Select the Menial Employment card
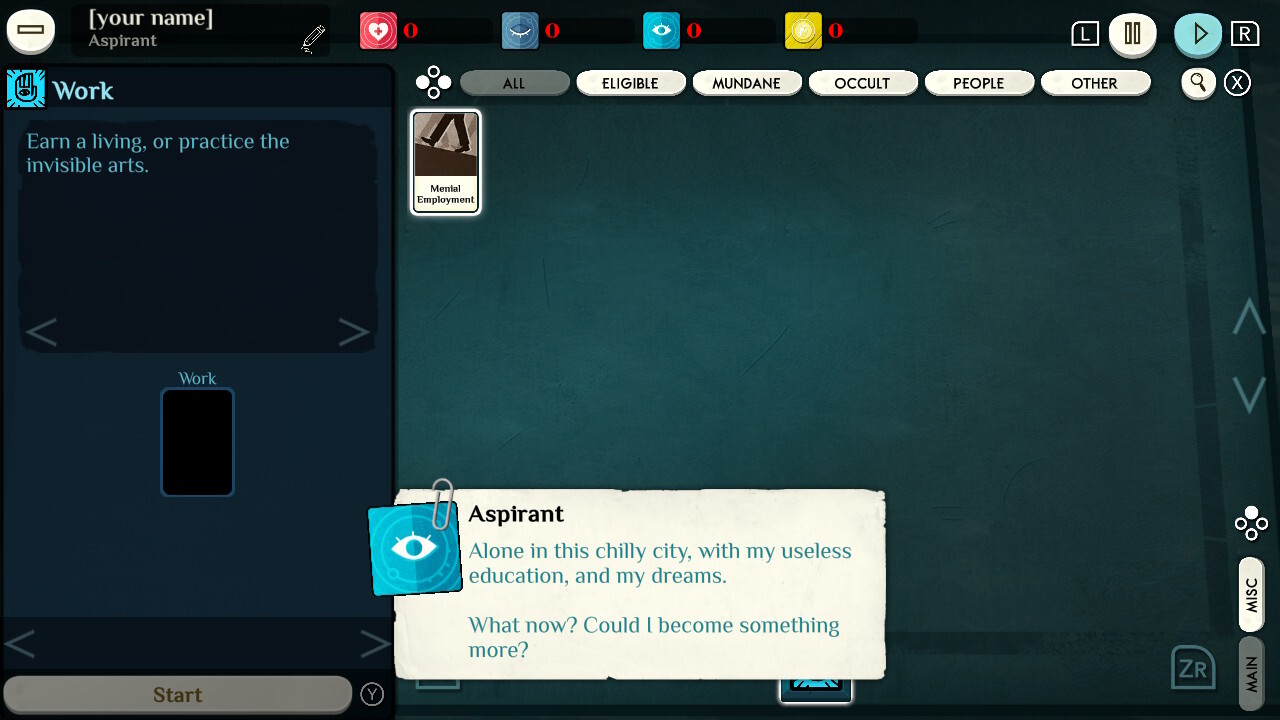This screenshot has width=1280, height=720. (446, 161)
